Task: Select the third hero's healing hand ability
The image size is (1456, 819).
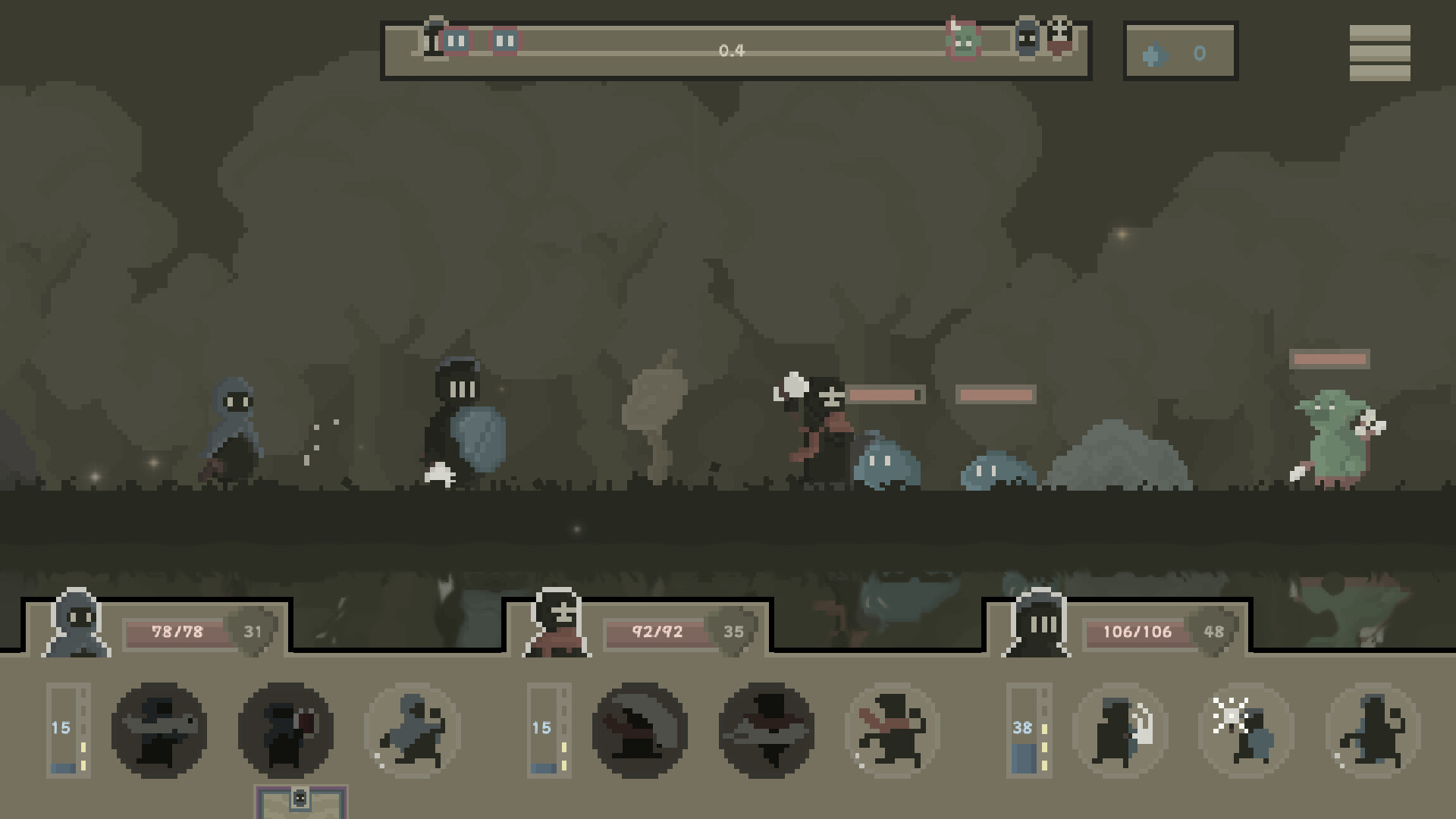Action: (1121, 730)
